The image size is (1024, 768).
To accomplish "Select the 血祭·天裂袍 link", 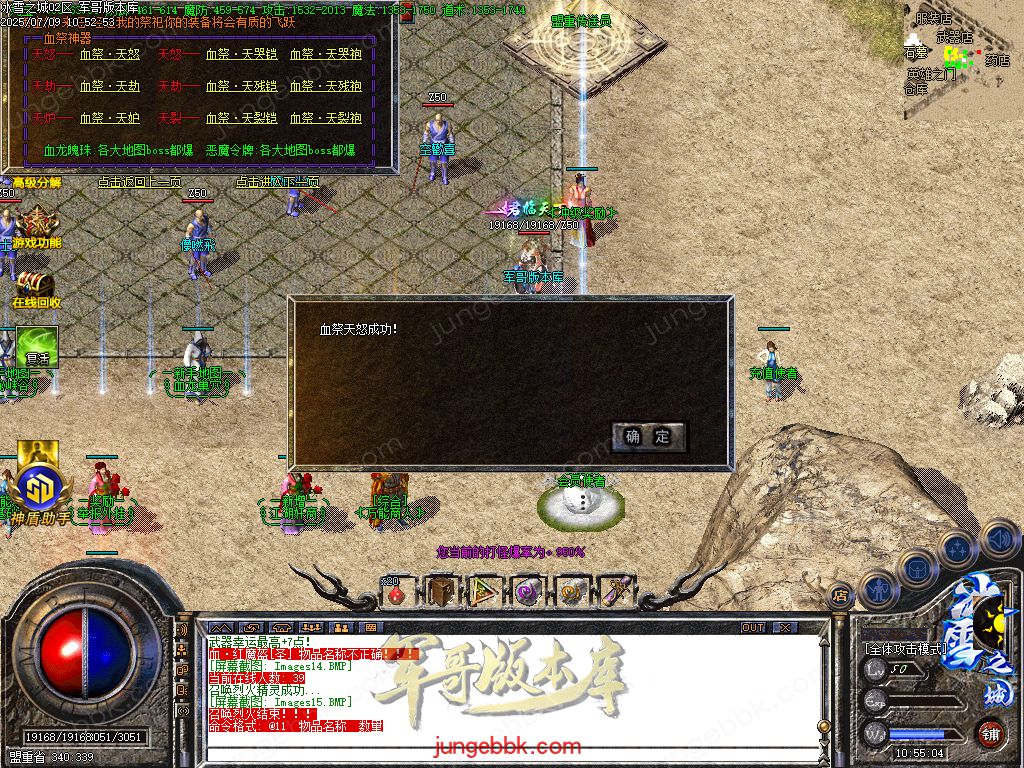I will click(x=326, y=118).
